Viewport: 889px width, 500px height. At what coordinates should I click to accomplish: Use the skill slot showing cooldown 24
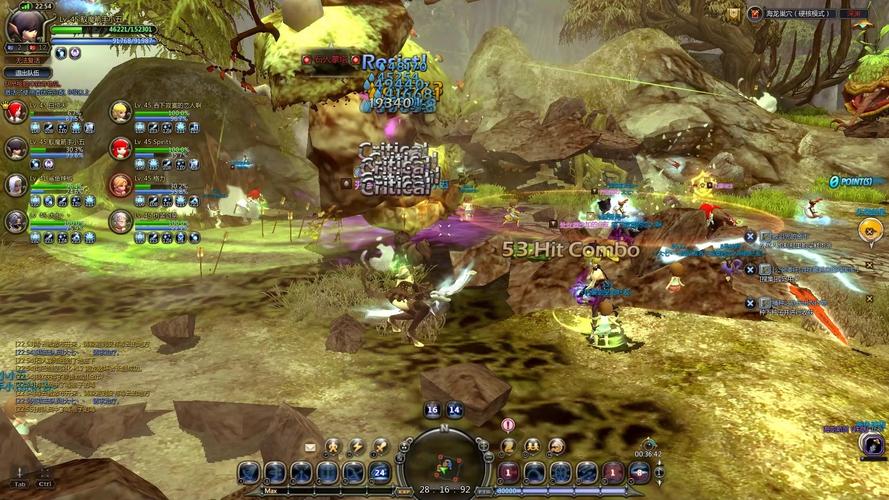coord(379,472)
